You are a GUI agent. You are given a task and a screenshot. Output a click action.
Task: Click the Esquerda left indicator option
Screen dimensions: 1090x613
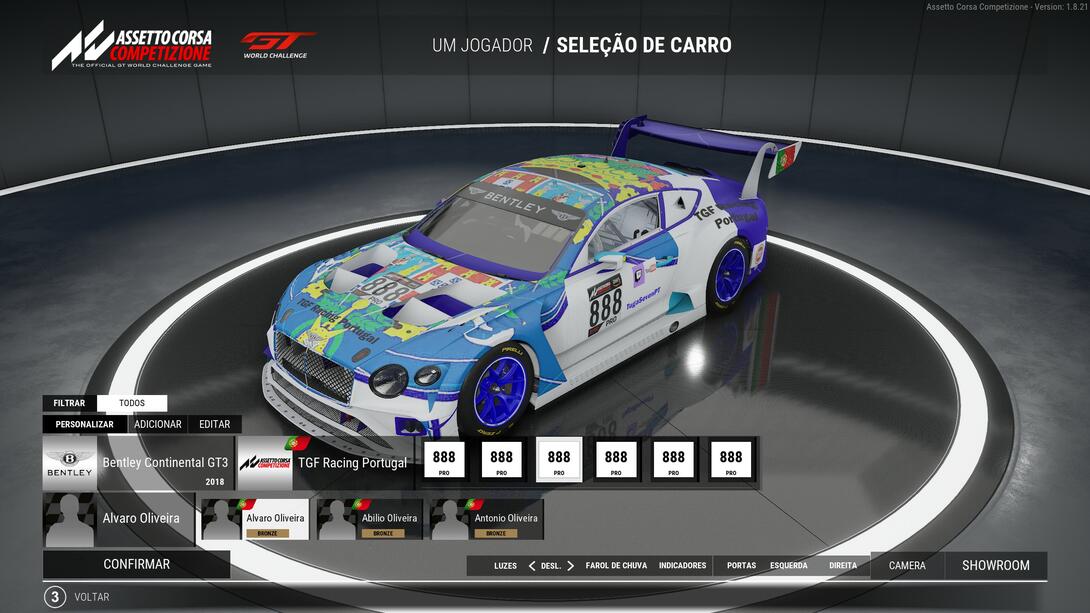[x=788, y=566]
